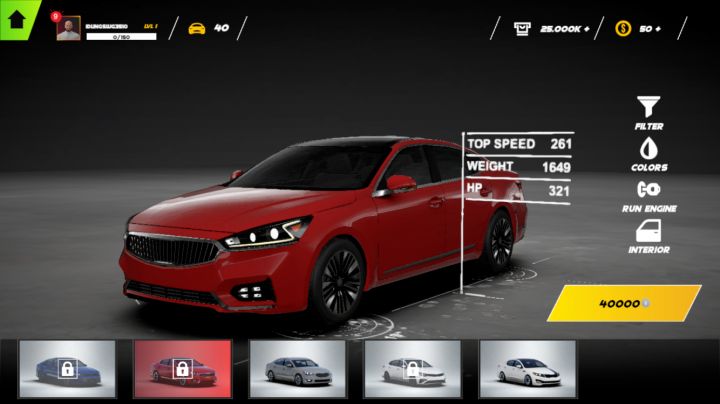Go back with the green home button
The image size is (720, 404).
pos(16,17)
